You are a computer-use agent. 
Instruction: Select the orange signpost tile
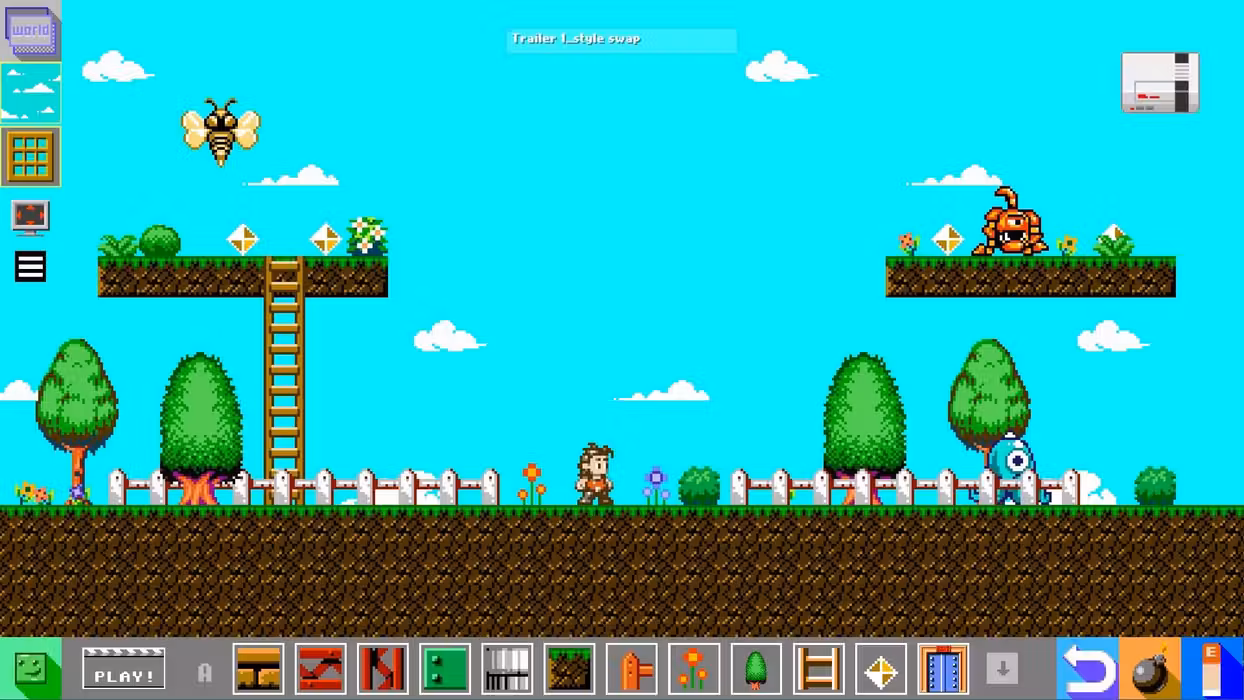pyautogui.click(x=632, y=669)
